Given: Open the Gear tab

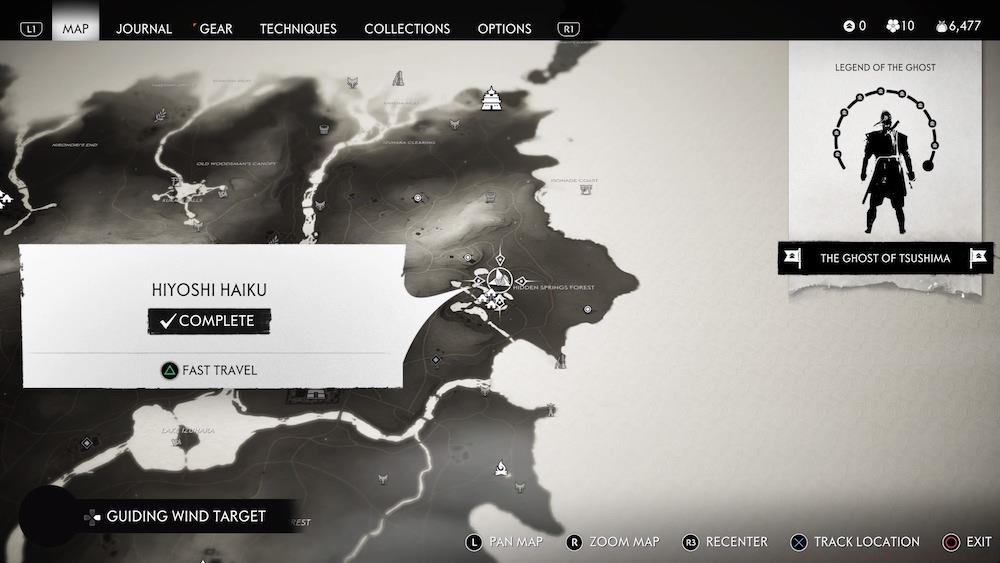Looking at the screenshot, I should click(x=216, y=29).
